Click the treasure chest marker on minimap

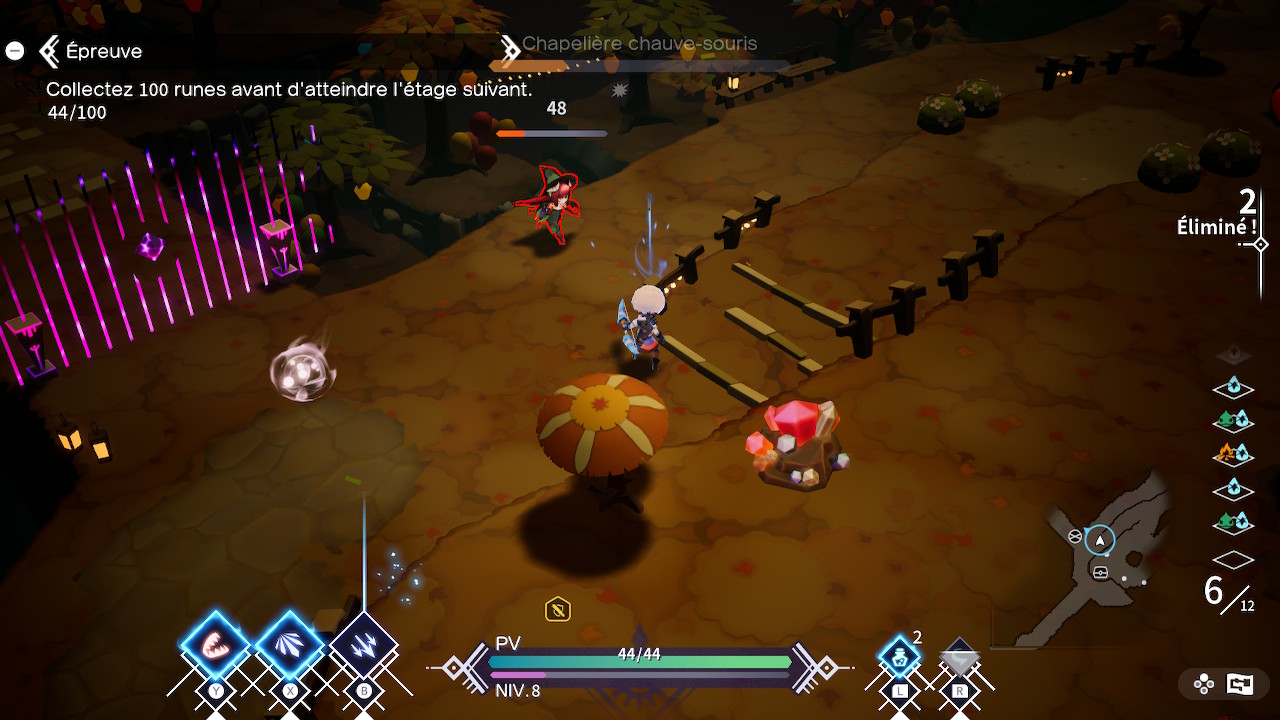pos(1100,572)
